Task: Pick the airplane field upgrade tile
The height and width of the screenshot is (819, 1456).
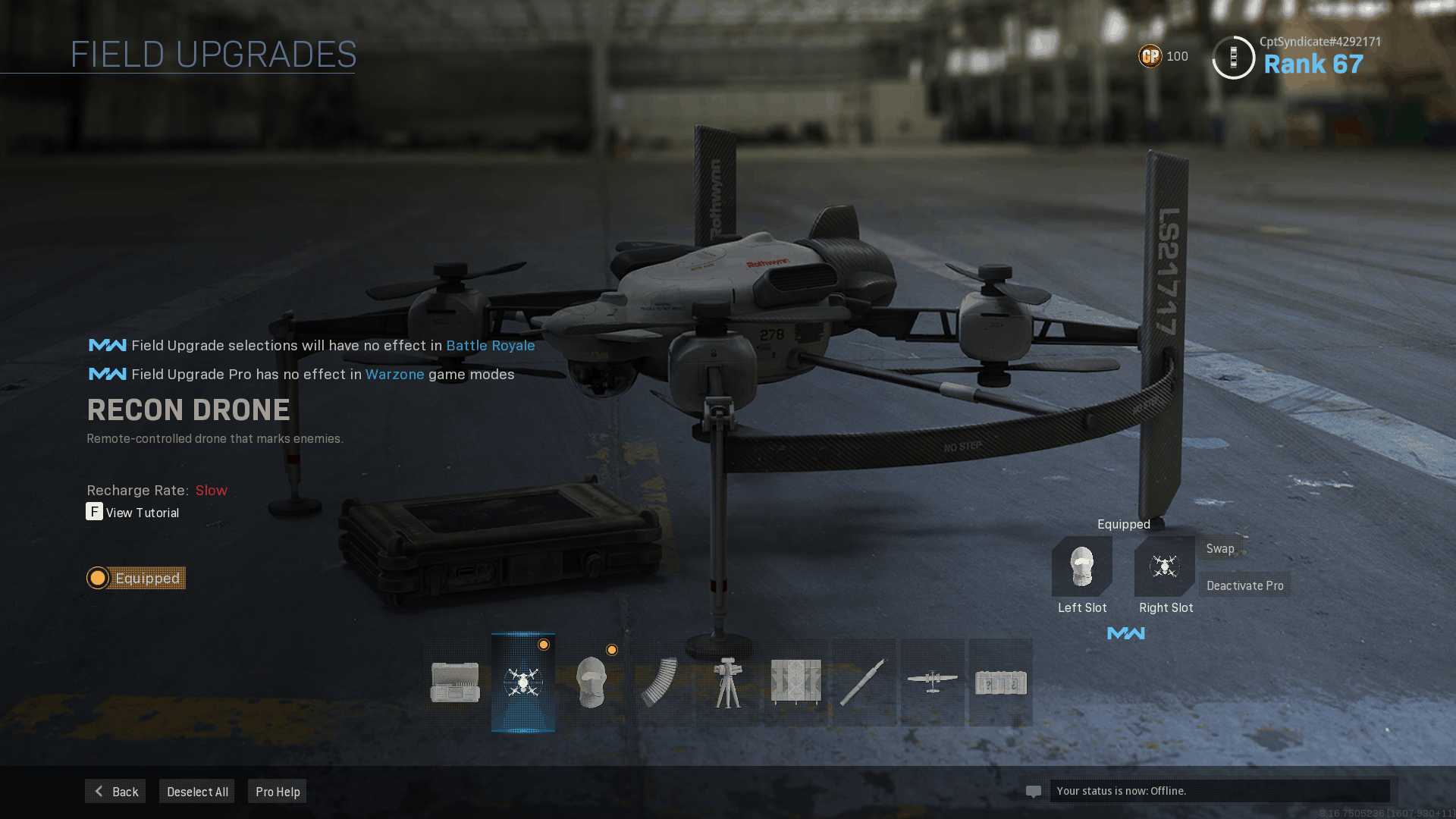Action: [x=933, y=682]
